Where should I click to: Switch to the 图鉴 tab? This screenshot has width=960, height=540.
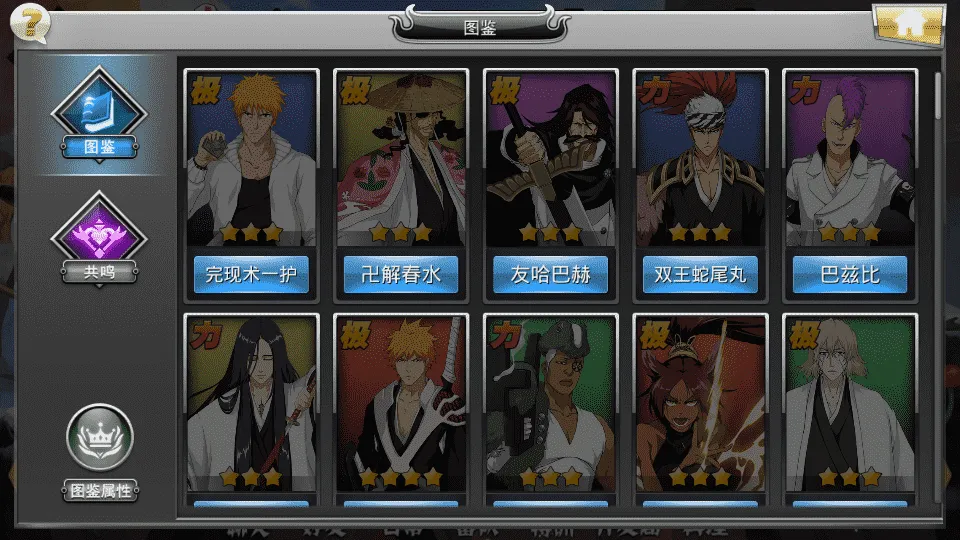coord(99,112)
